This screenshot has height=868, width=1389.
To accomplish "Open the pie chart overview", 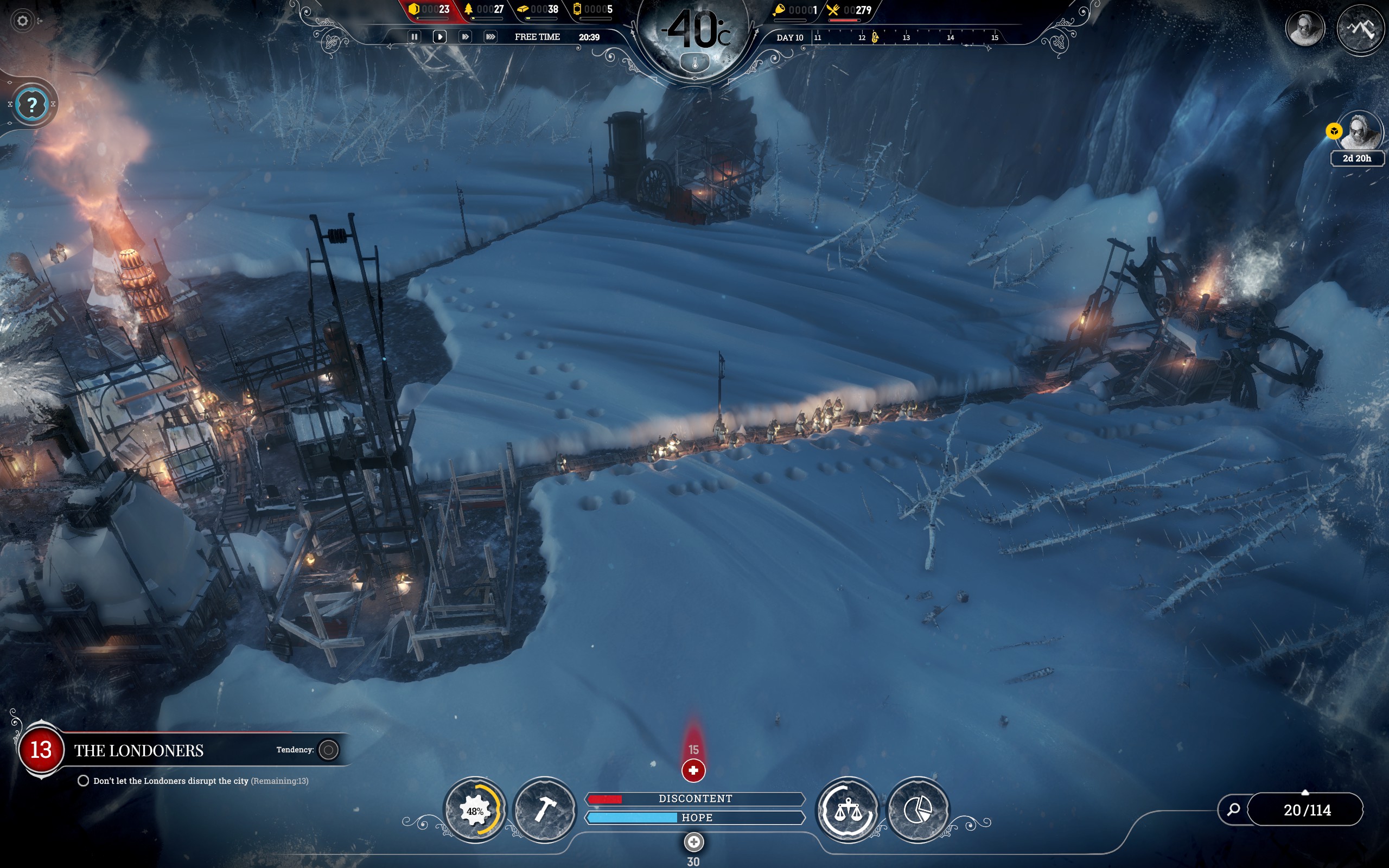I will tap(917, 810).
